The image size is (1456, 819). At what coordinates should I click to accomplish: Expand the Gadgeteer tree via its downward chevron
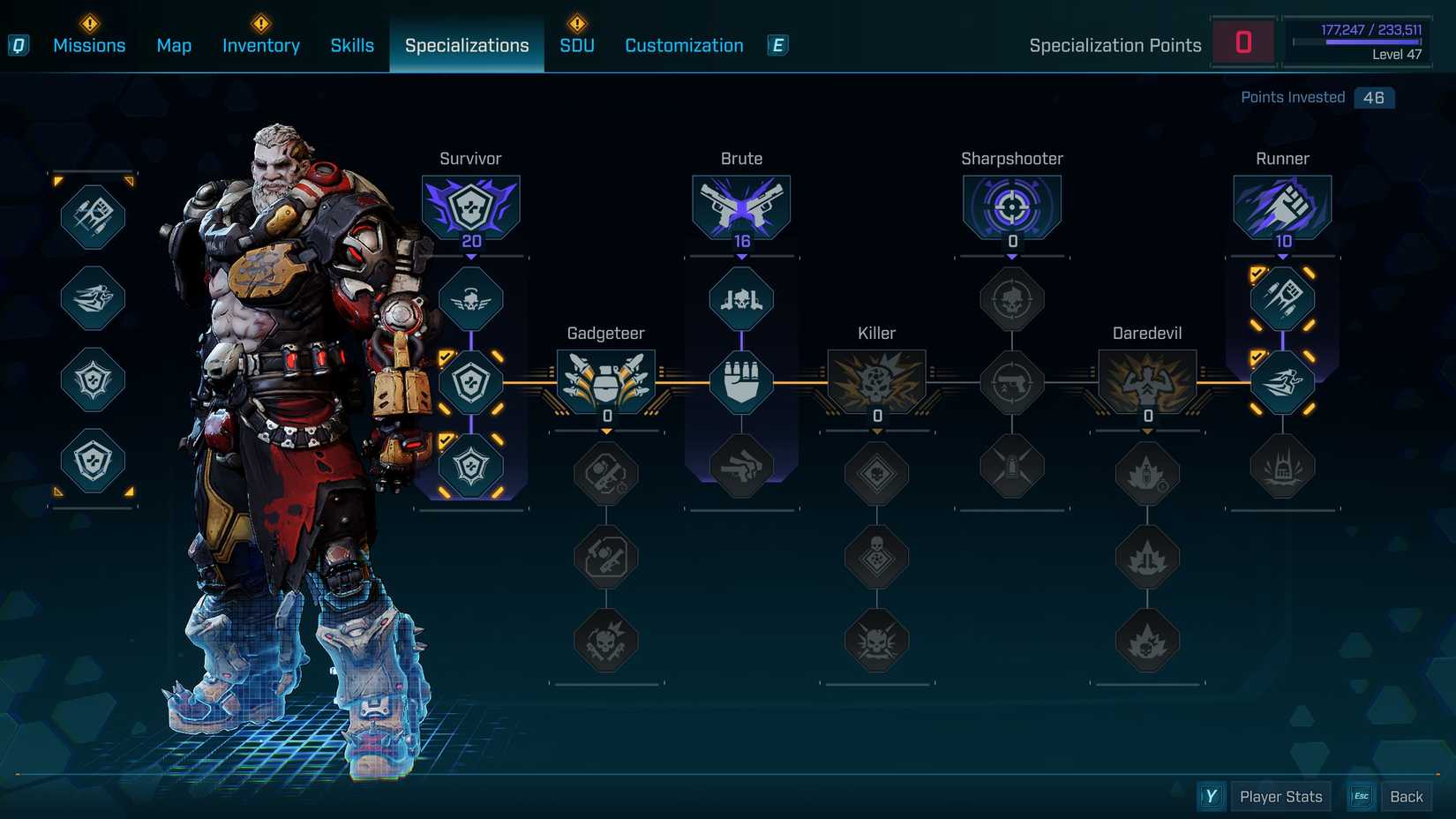pos(605,431)
